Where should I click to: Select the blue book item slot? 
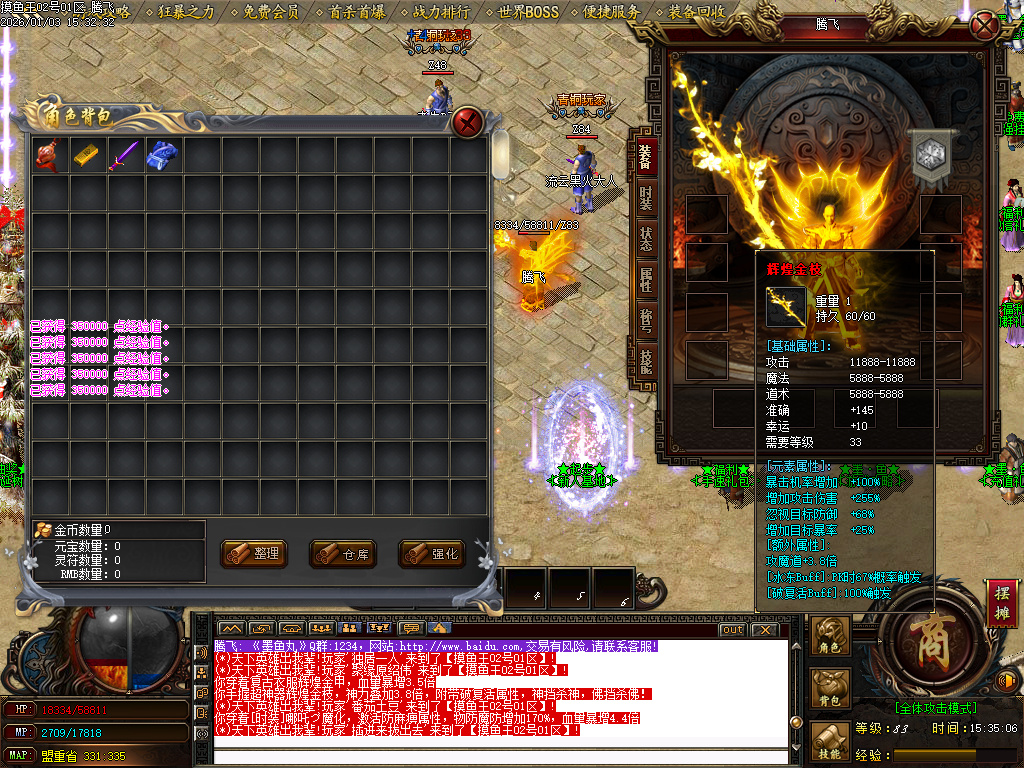pos(162,155)
